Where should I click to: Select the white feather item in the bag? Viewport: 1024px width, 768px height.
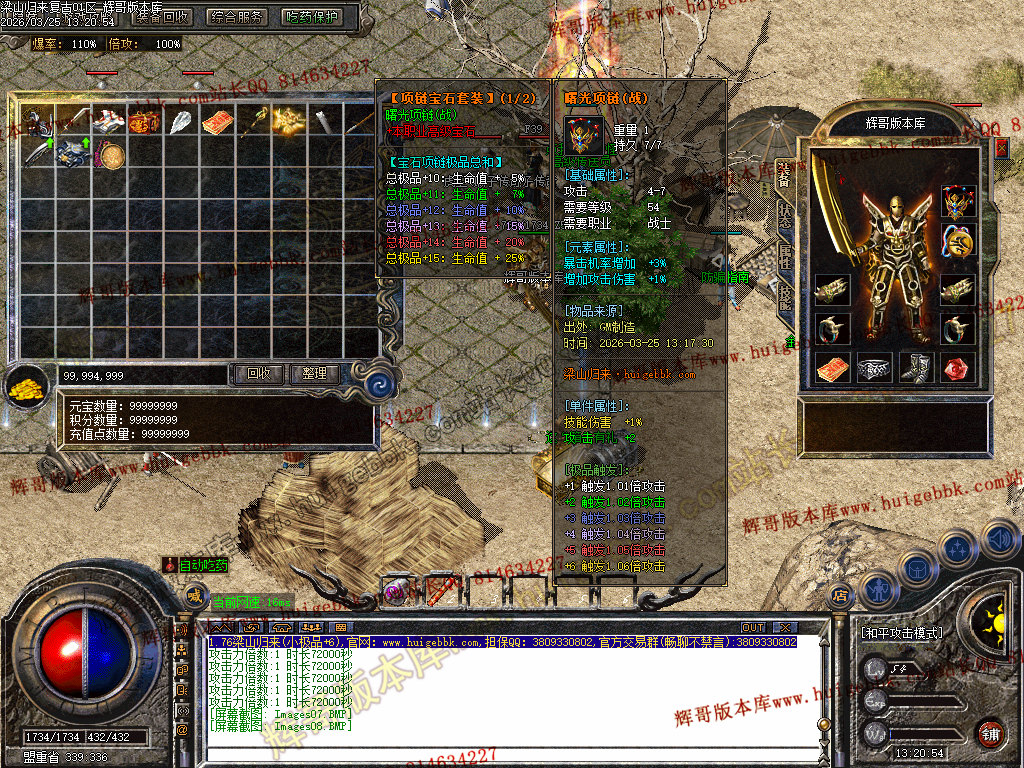pos(181,122)
